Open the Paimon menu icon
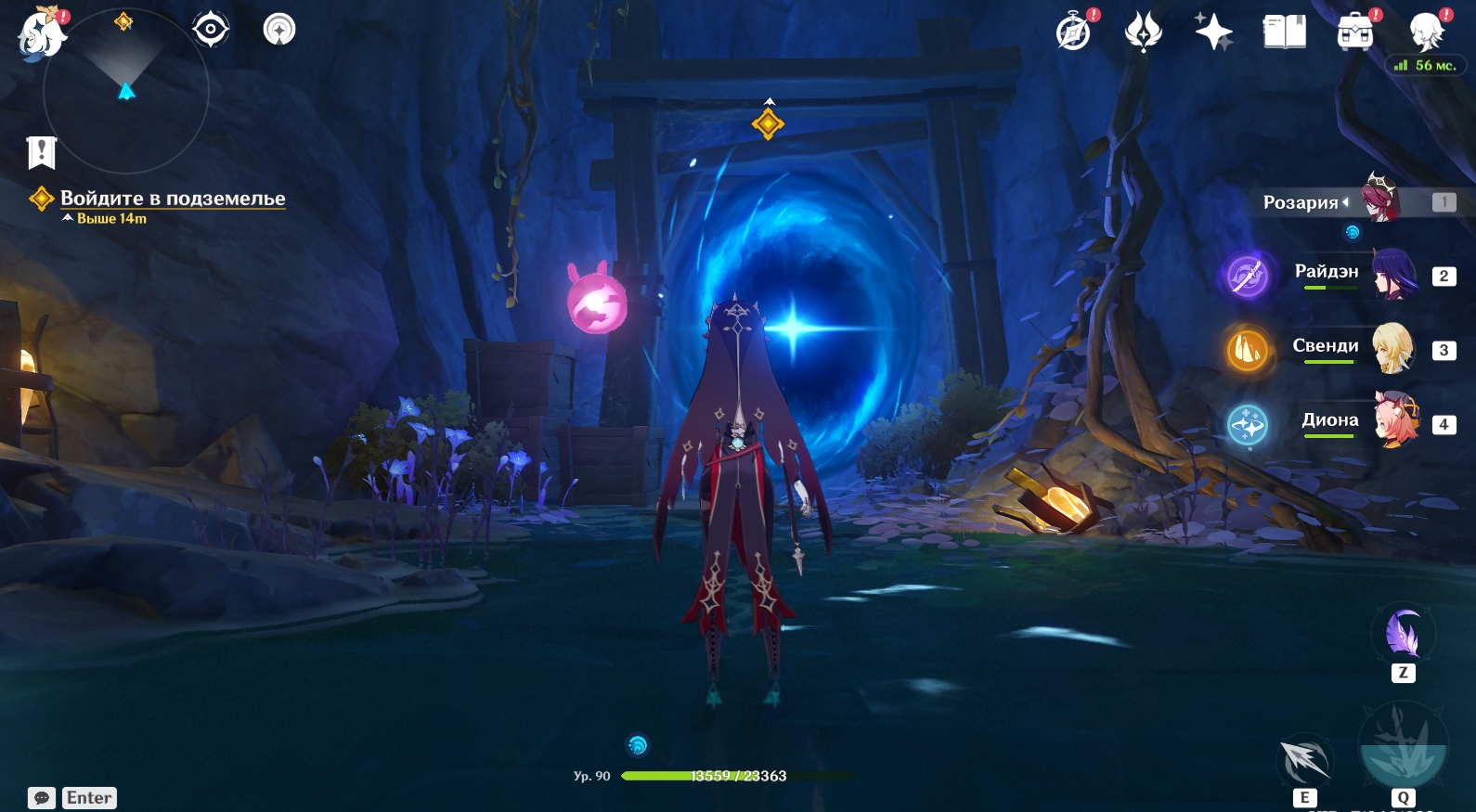The height and width of the screenshot is (812, 1476). coord(41,34)
